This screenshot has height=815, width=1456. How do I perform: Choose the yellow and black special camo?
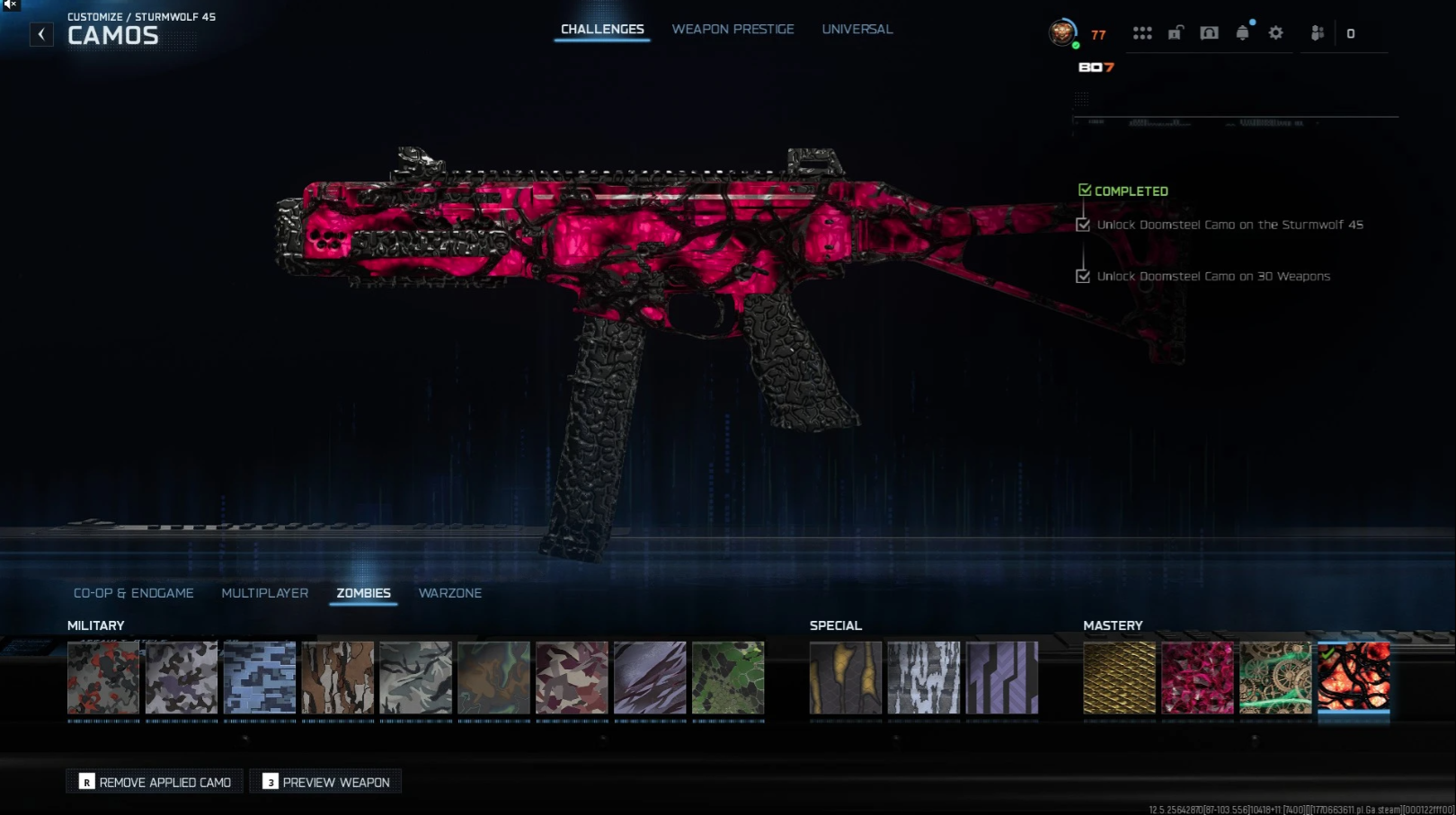(x=846, y=678)
